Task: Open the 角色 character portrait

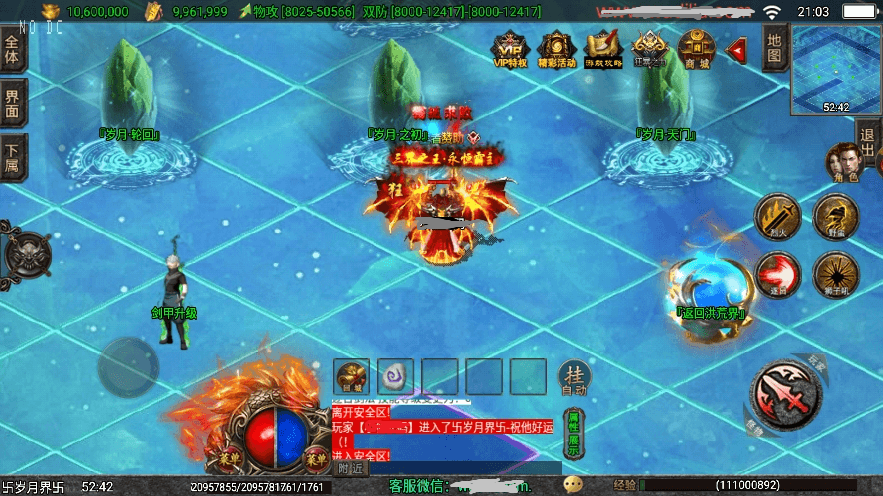Action: 840,163
